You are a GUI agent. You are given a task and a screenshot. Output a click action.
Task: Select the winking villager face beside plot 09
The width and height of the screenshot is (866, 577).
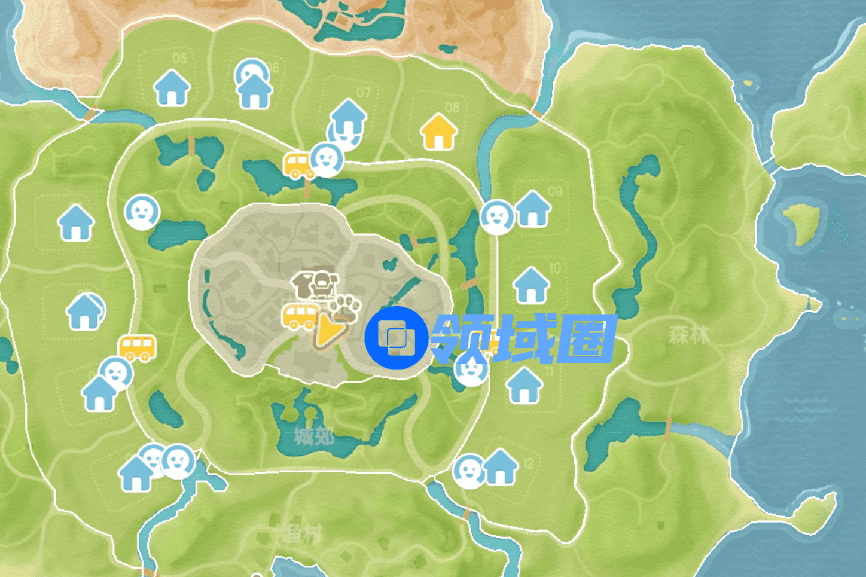pyautogui.click(x=496, y=215)
